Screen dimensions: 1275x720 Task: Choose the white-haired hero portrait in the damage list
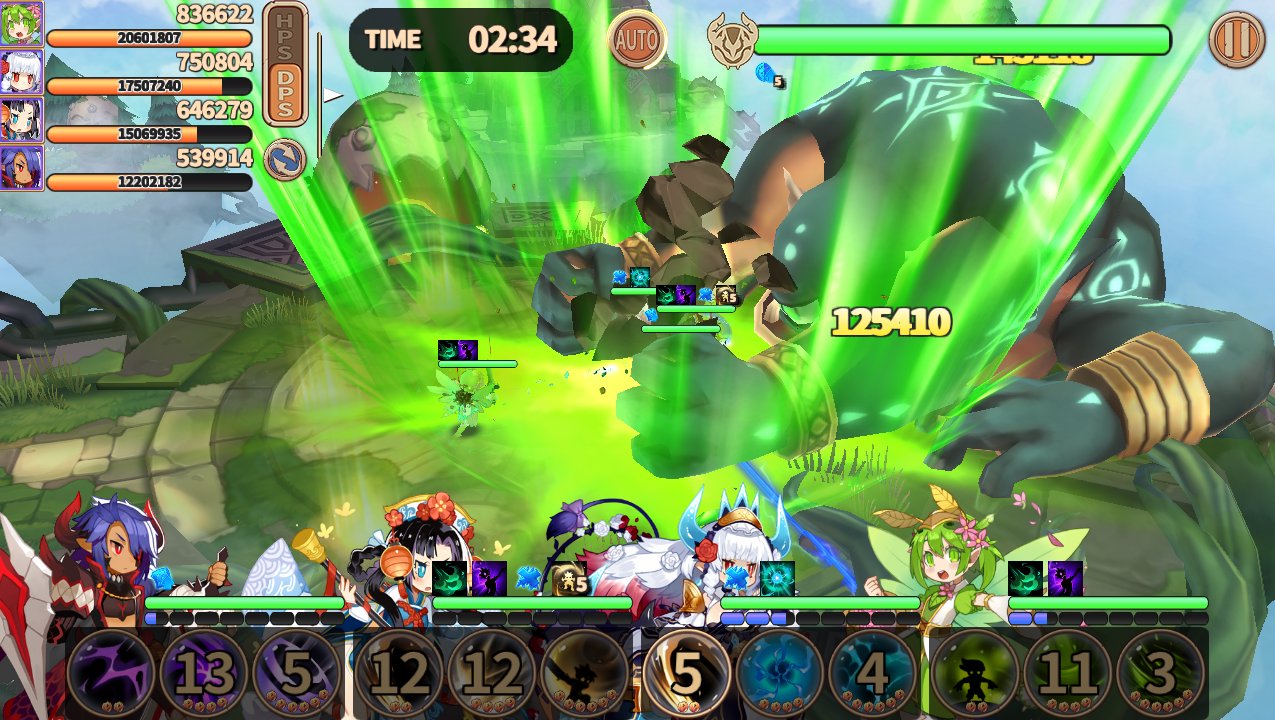21,72
